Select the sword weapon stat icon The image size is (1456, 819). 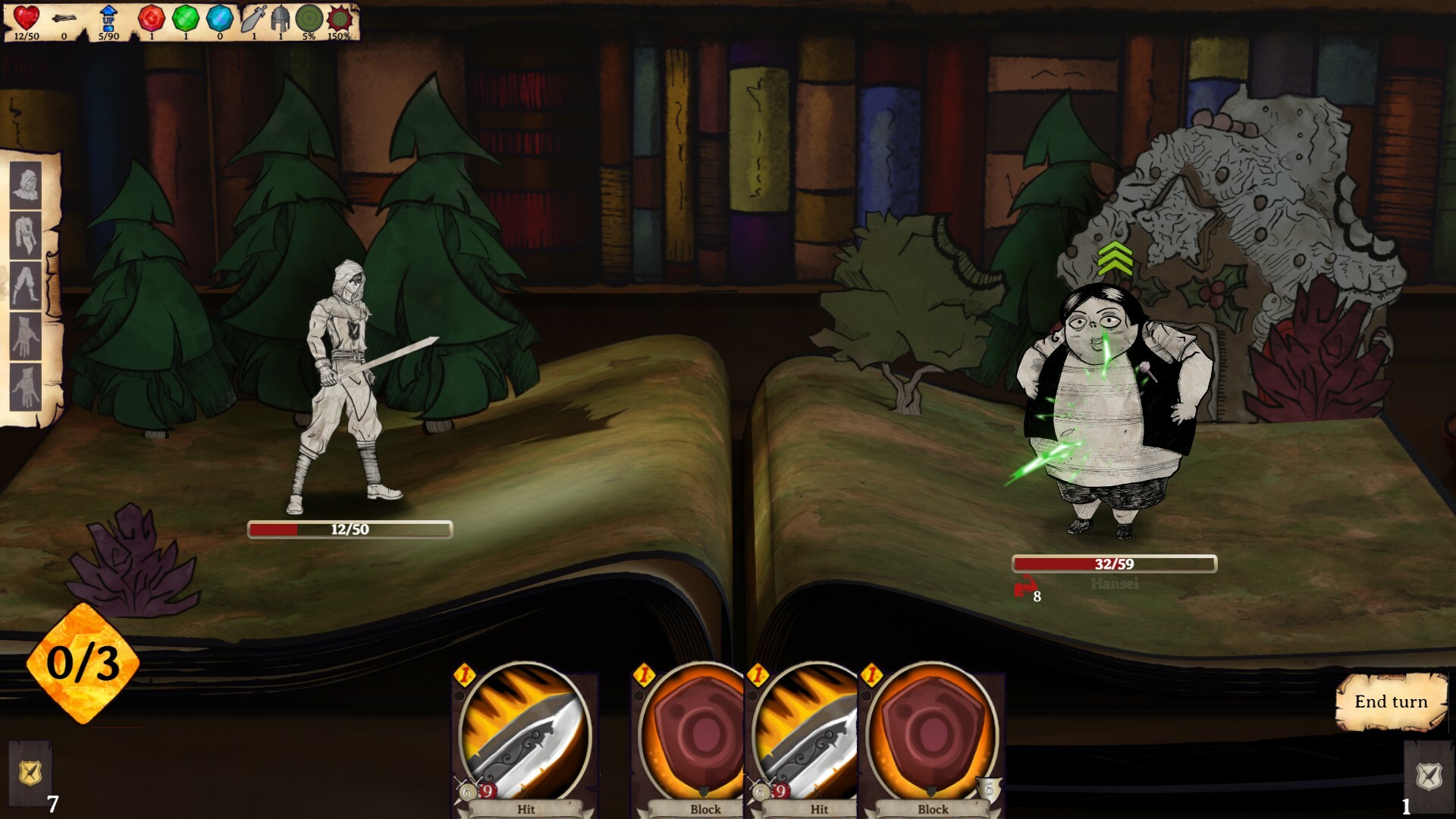(x=253, y=18)
